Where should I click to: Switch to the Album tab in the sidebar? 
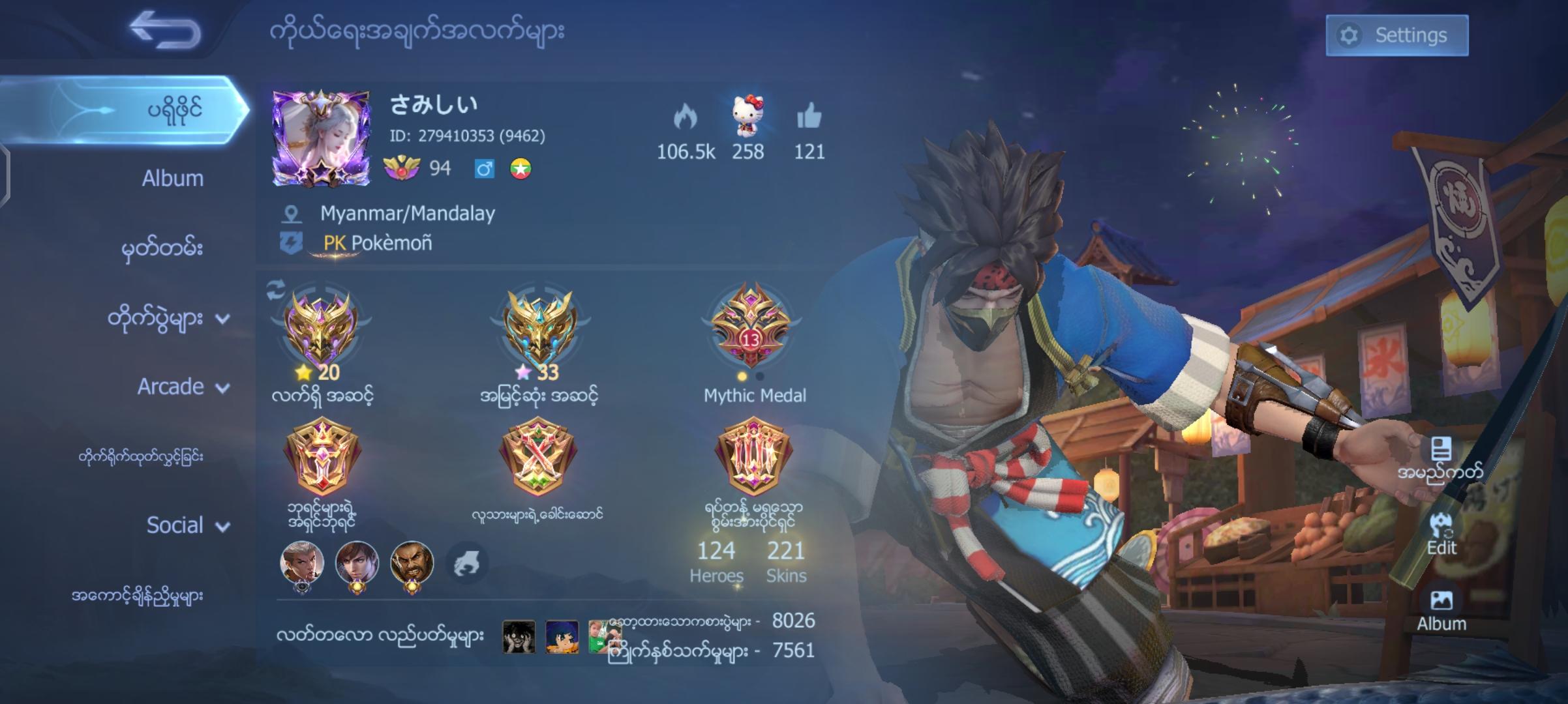click(172, 177)
